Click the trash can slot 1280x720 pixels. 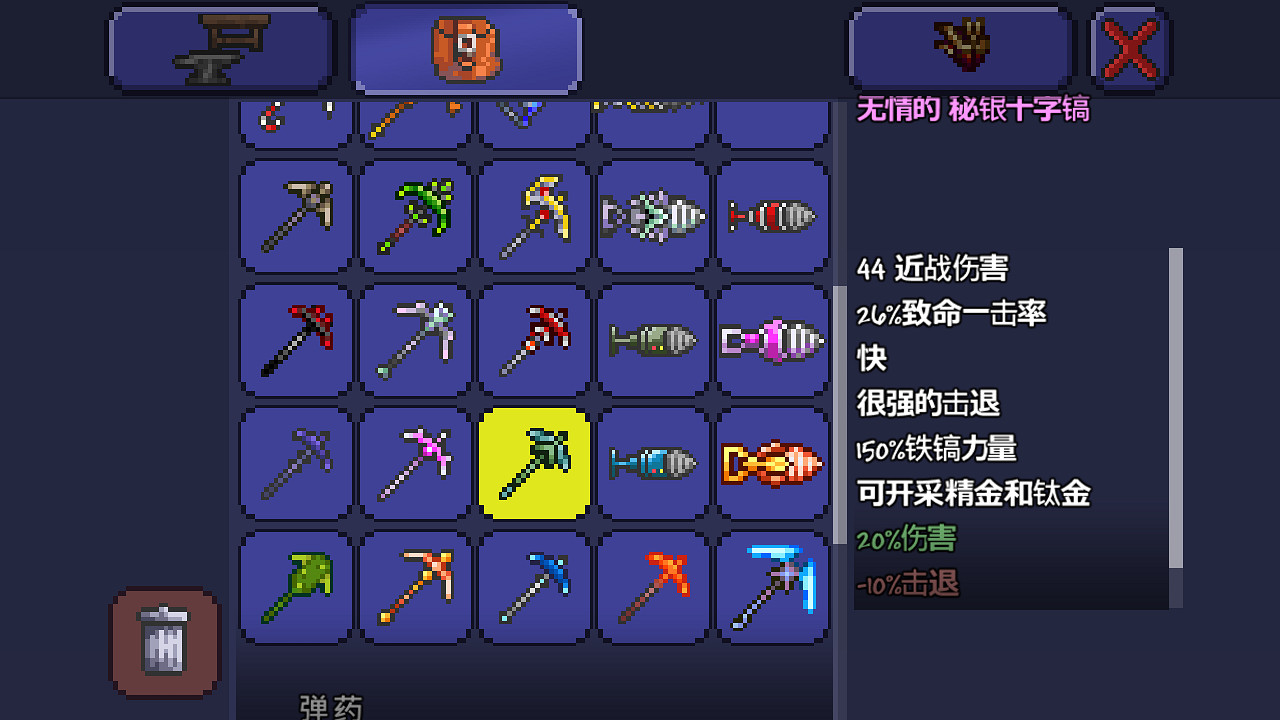point(164,643)
